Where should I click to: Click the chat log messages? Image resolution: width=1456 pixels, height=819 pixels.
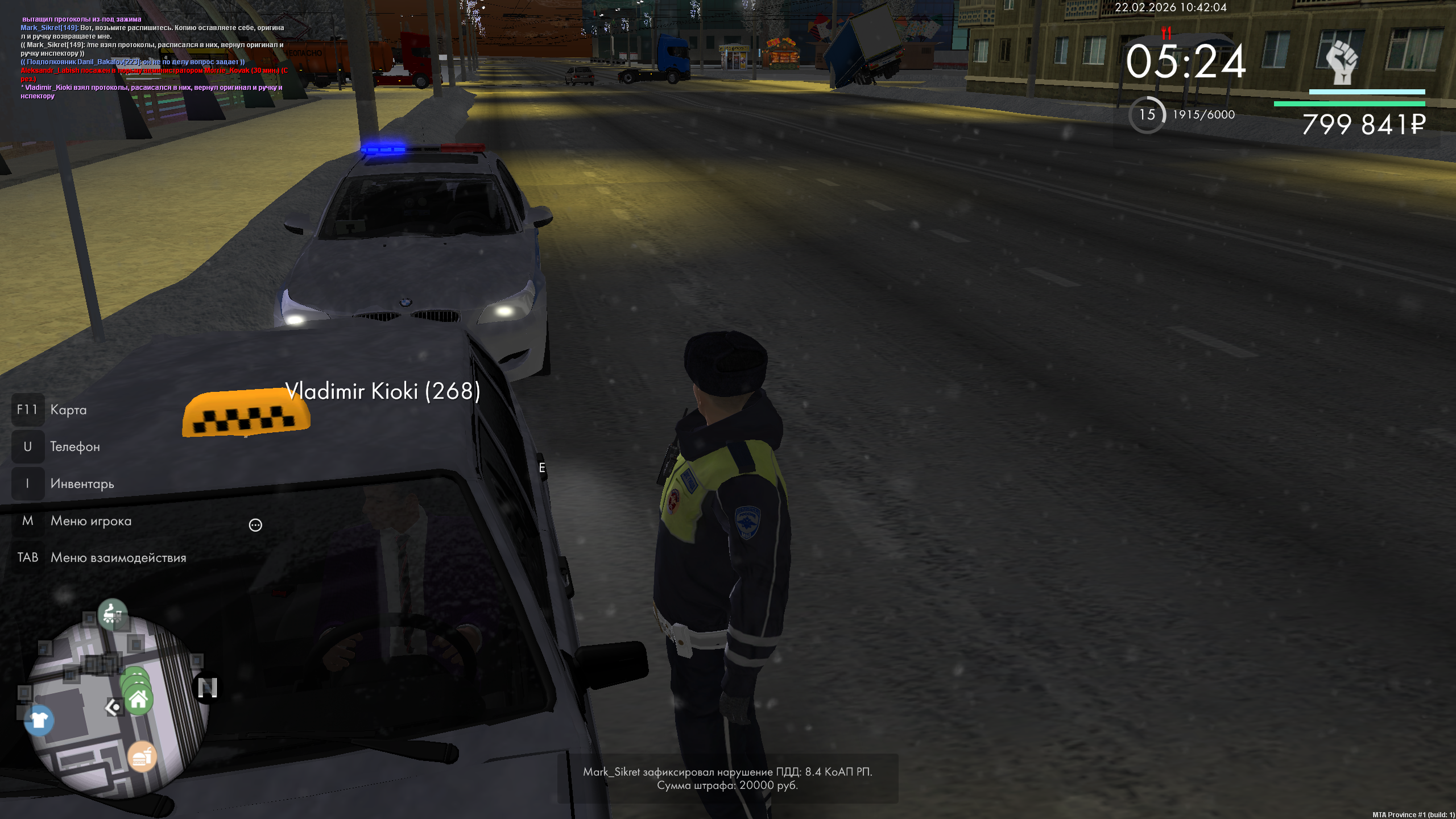154,57
